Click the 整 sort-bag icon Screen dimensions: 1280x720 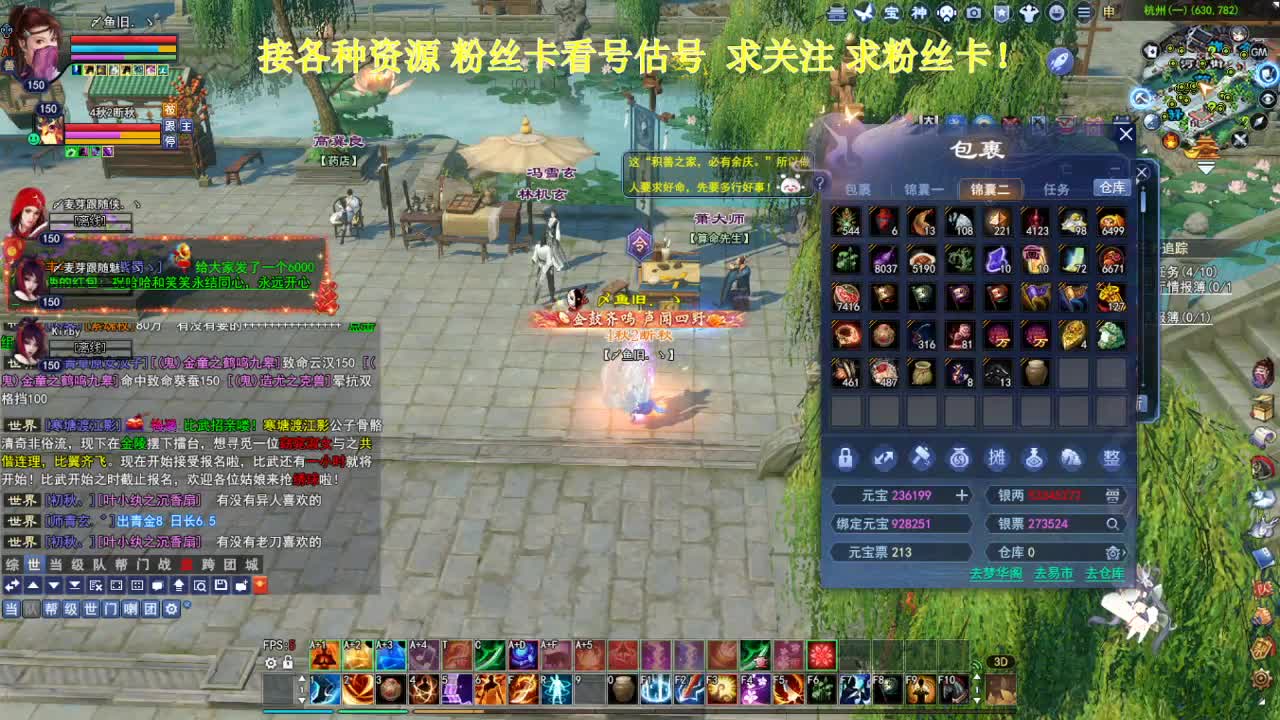(1112, 458)
